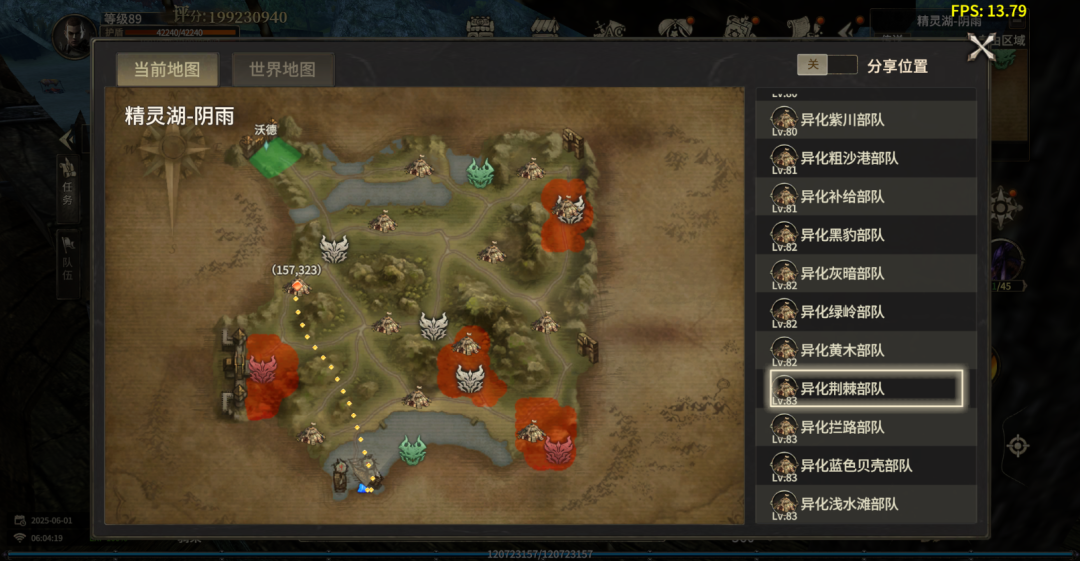The height and width of the screenshot is (561, 1080).
Task: Click the 异化黄木部队 row
Action: click(866, 350)
